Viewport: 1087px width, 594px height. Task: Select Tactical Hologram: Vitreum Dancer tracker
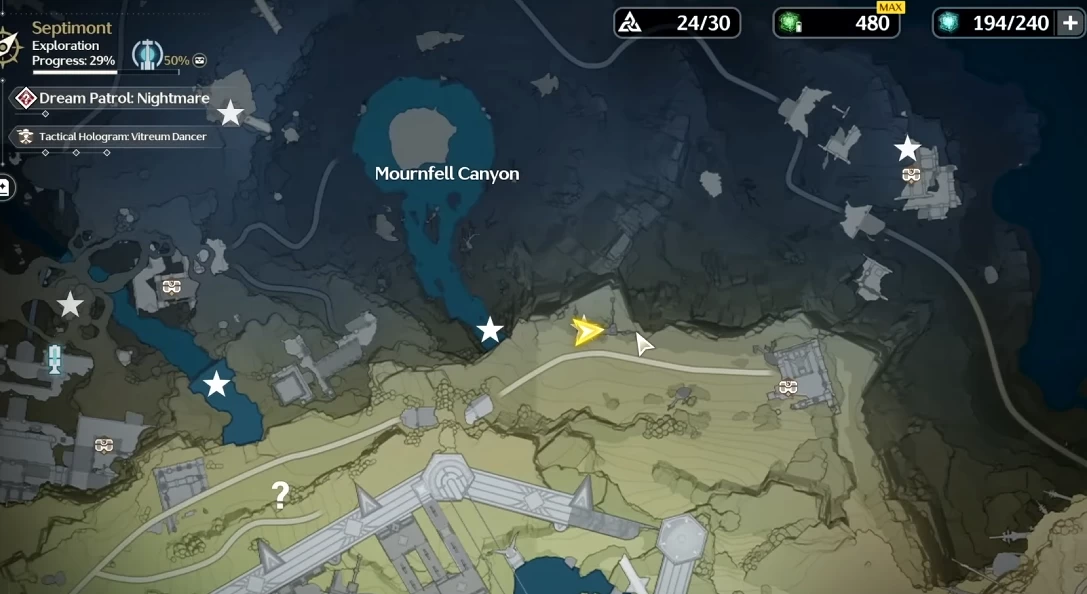point(122,136)
